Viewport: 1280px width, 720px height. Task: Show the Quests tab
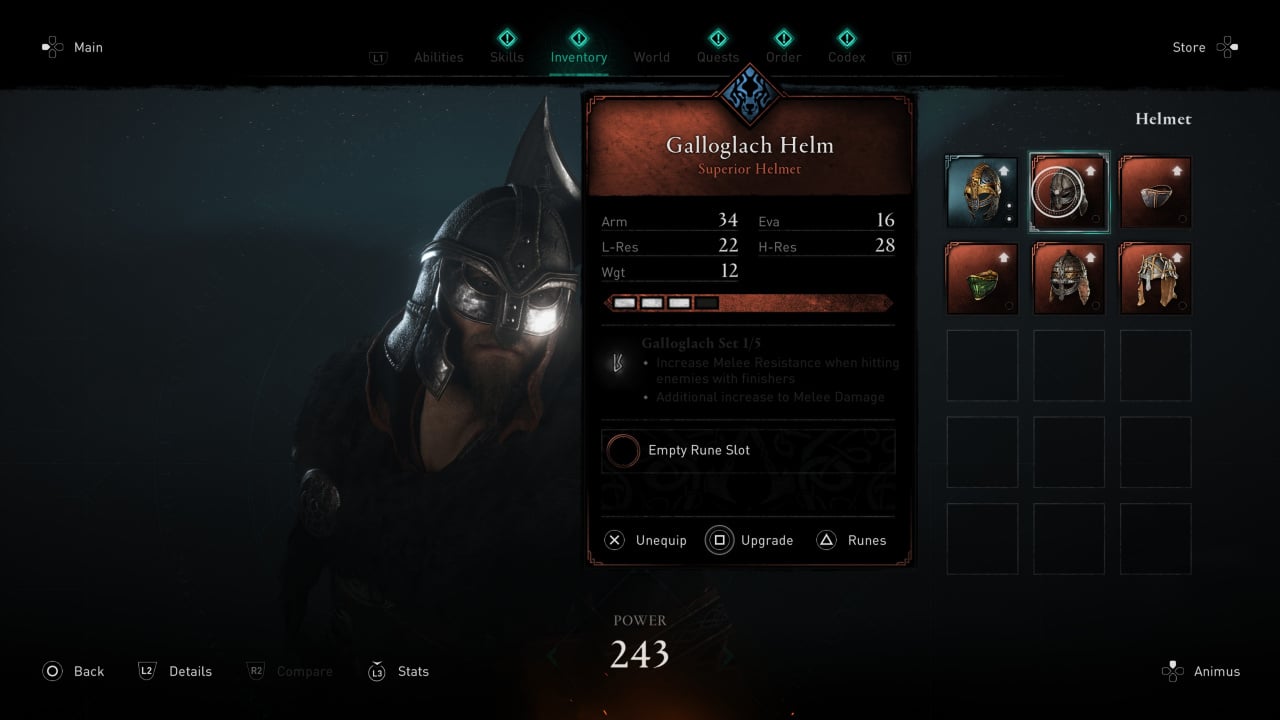point(718,57)
